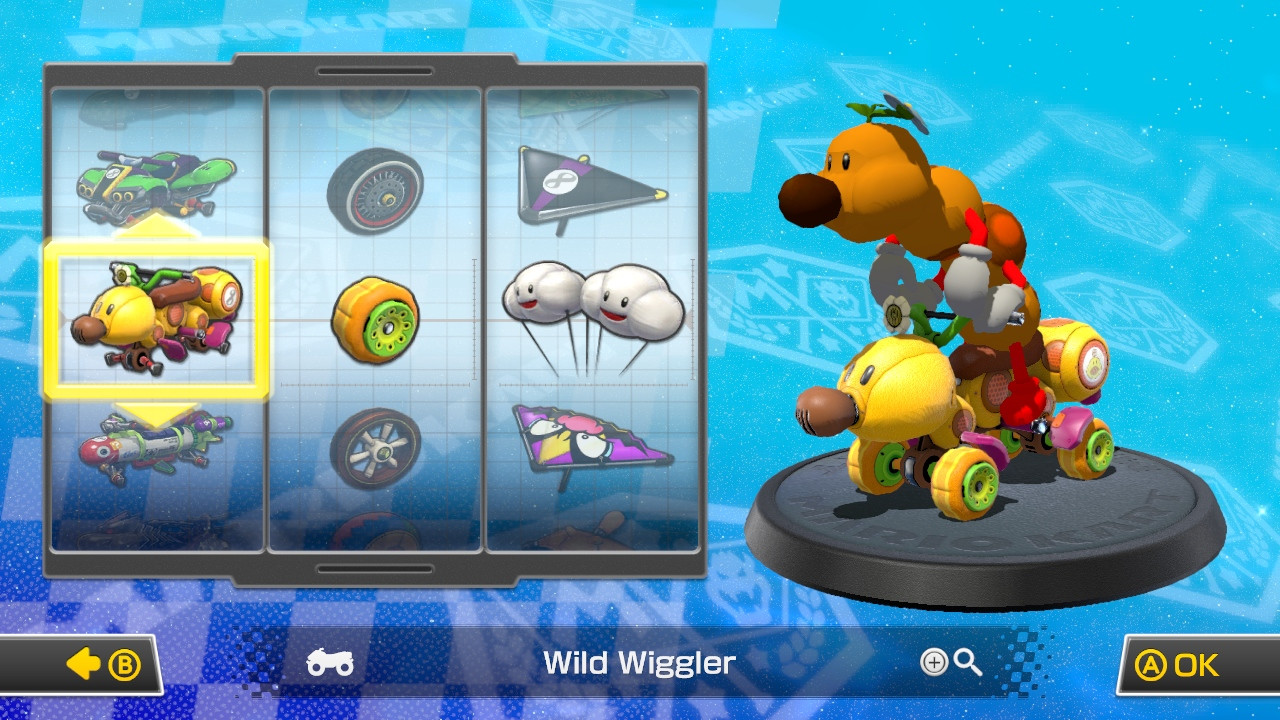Click the tires selection column
The image size is (1280, 720).
tap(376, 320)
